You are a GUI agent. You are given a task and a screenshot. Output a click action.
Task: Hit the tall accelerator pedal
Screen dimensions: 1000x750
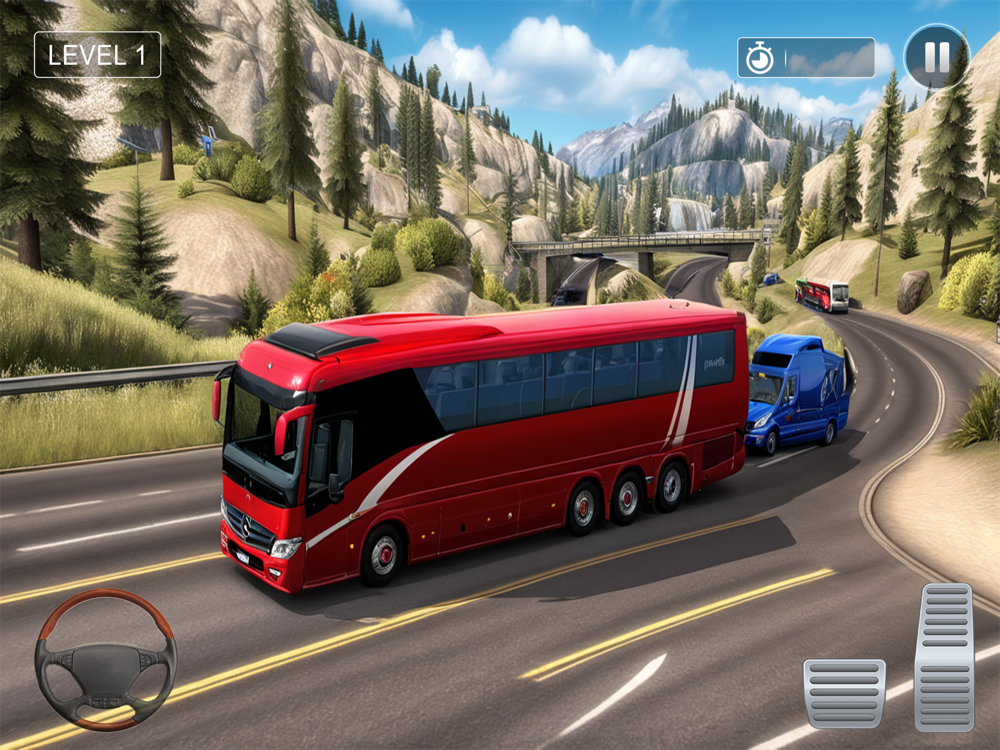coord(944,657)
